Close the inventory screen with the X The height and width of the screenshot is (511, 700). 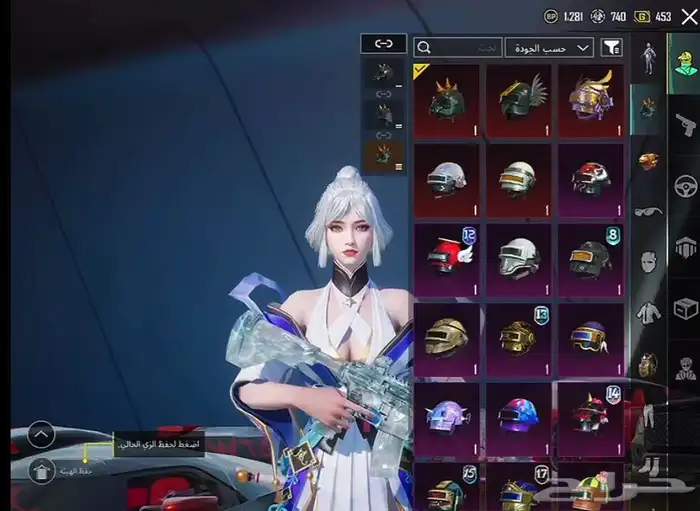tap(687, 16)
